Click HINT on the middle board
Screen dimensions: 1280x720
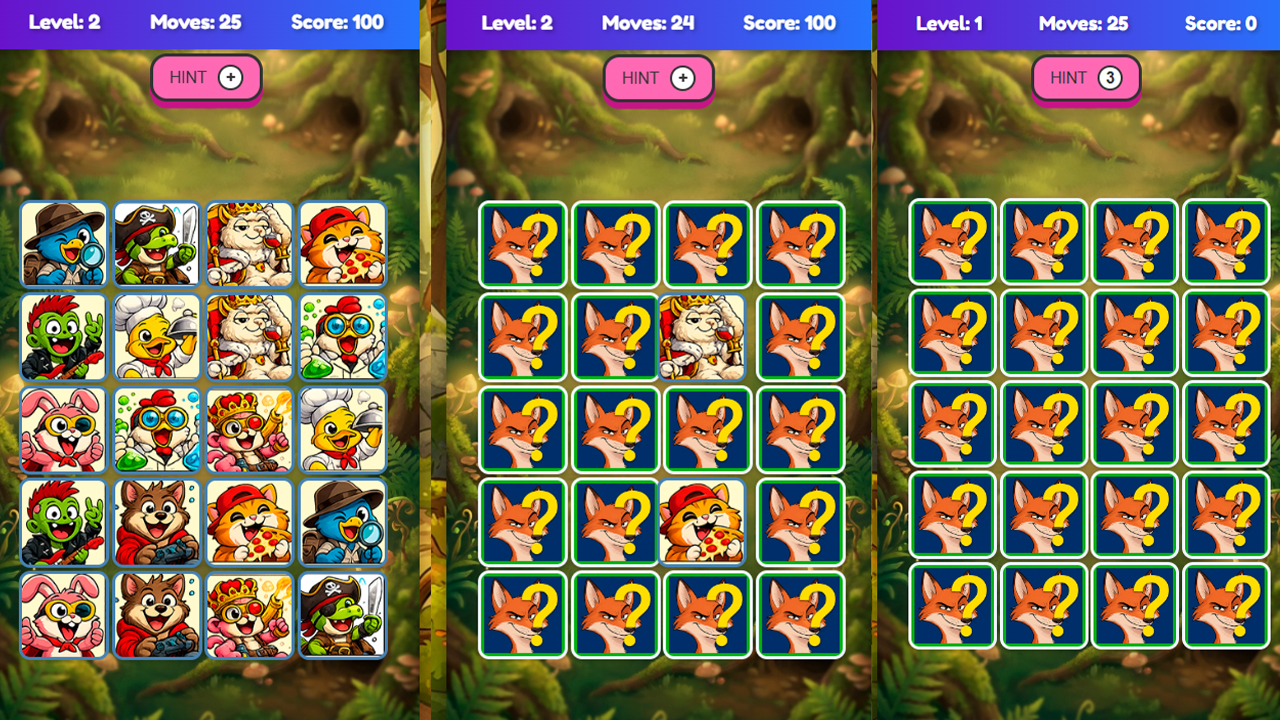[658, 77]
